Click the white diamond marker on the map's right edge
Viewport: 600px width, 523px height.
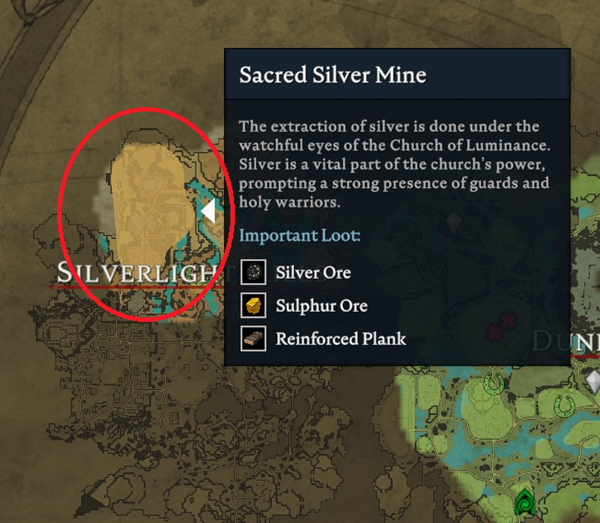[x=593, y=381]
